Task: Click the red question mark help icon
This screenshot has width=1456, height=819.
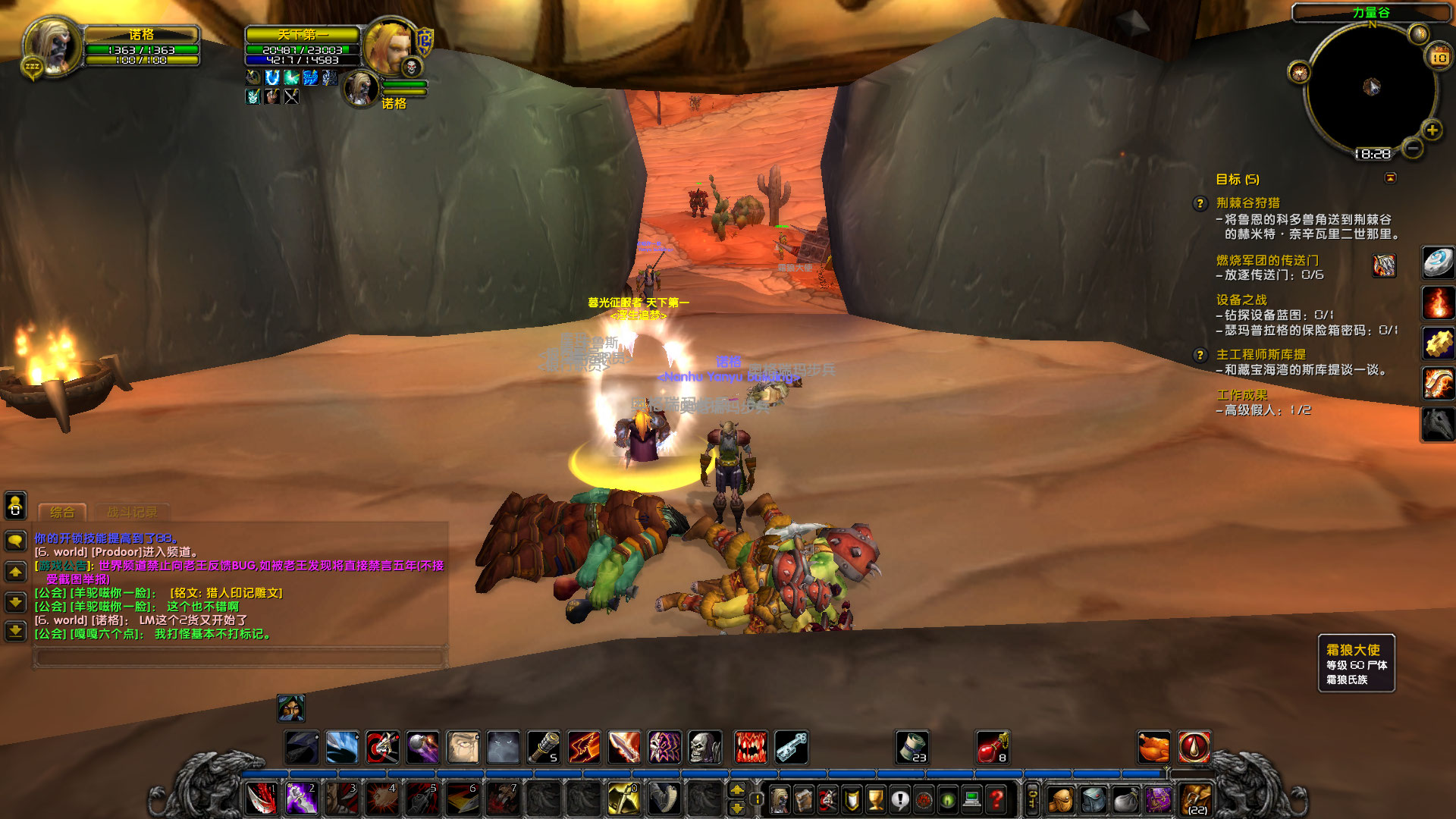Action: tap(996, 800)
